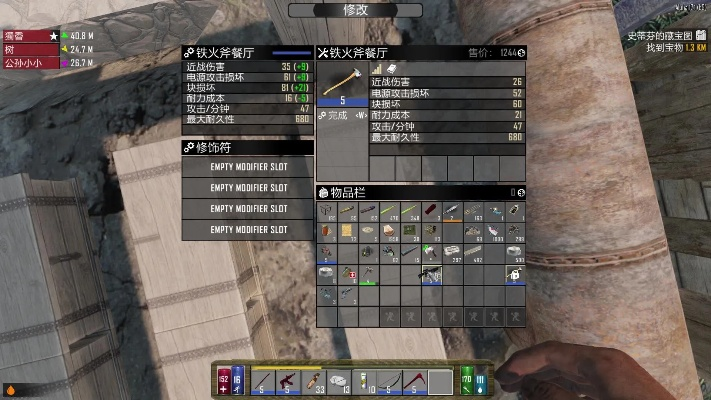The height and width of the screenshot is (400, 711).
Task: Click the 完成 (finish) action button
Action: click(337, 115)
